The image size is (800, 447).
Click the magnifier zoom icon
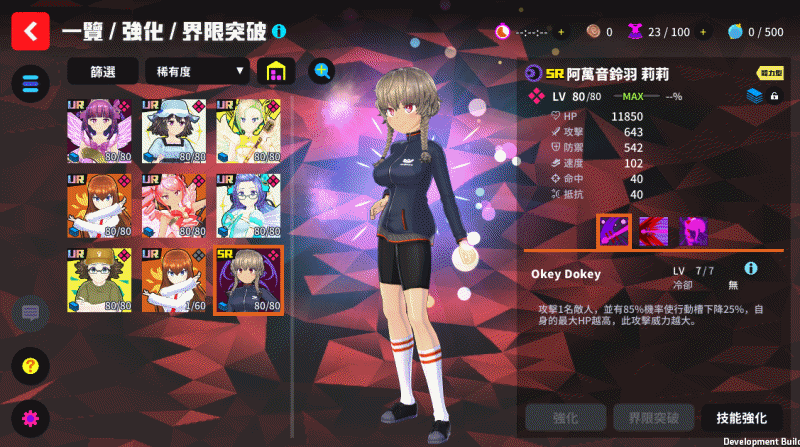pyautogui.click(x=321, y=70)
